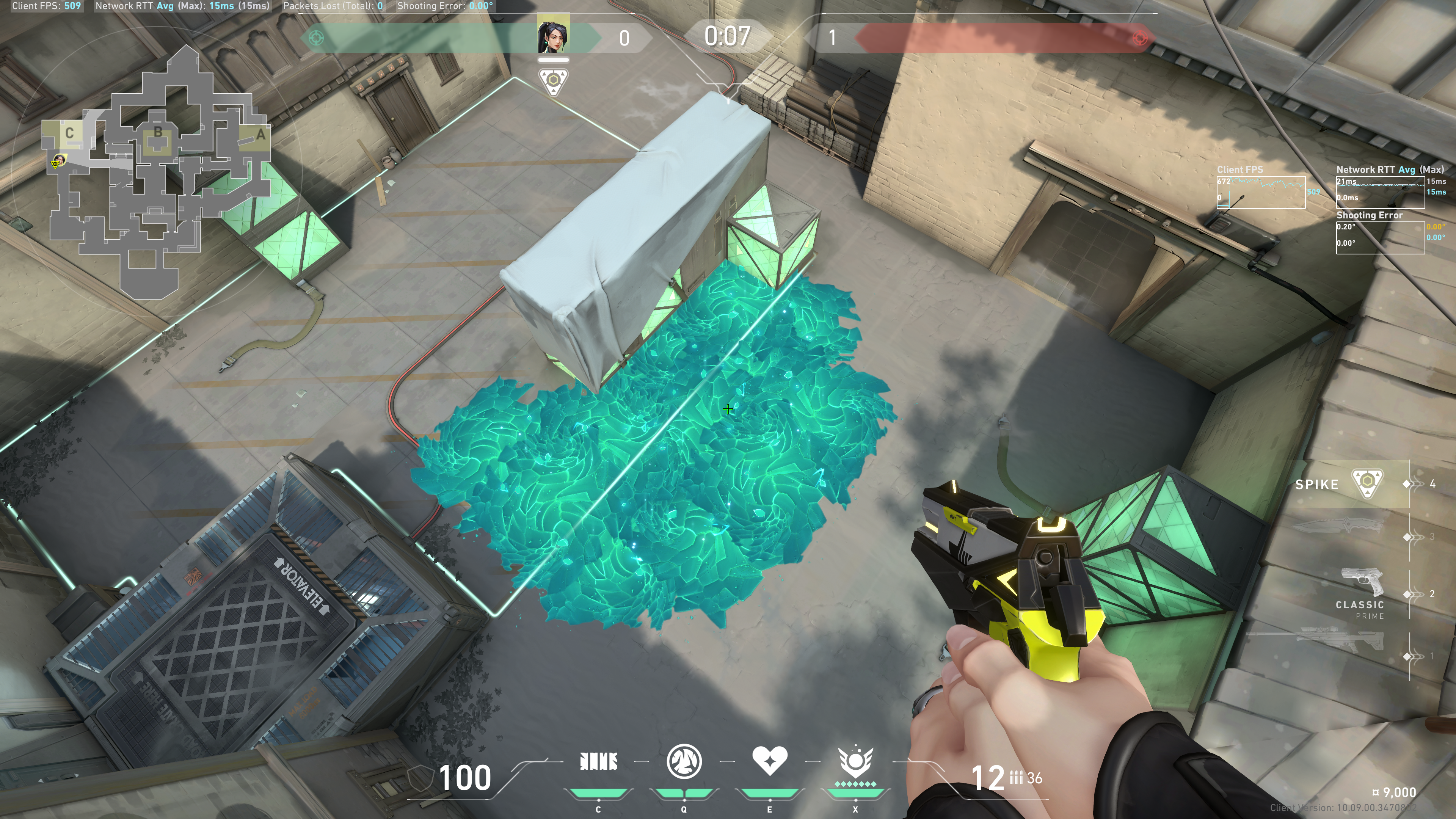The height and width of the screenshot is (819, 1456).
Task: Click the spike carrier icon under the portrait
Action: pos(553,82)
